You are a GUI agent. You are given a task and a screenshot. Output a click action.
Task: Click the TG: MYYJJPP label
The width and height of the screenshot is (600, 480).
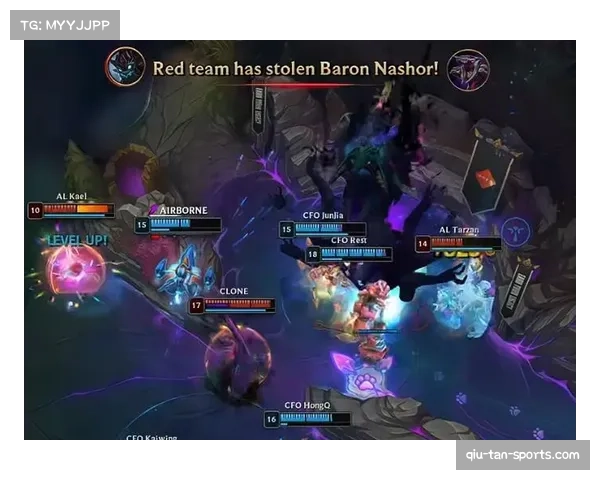(x=64, y=24)
